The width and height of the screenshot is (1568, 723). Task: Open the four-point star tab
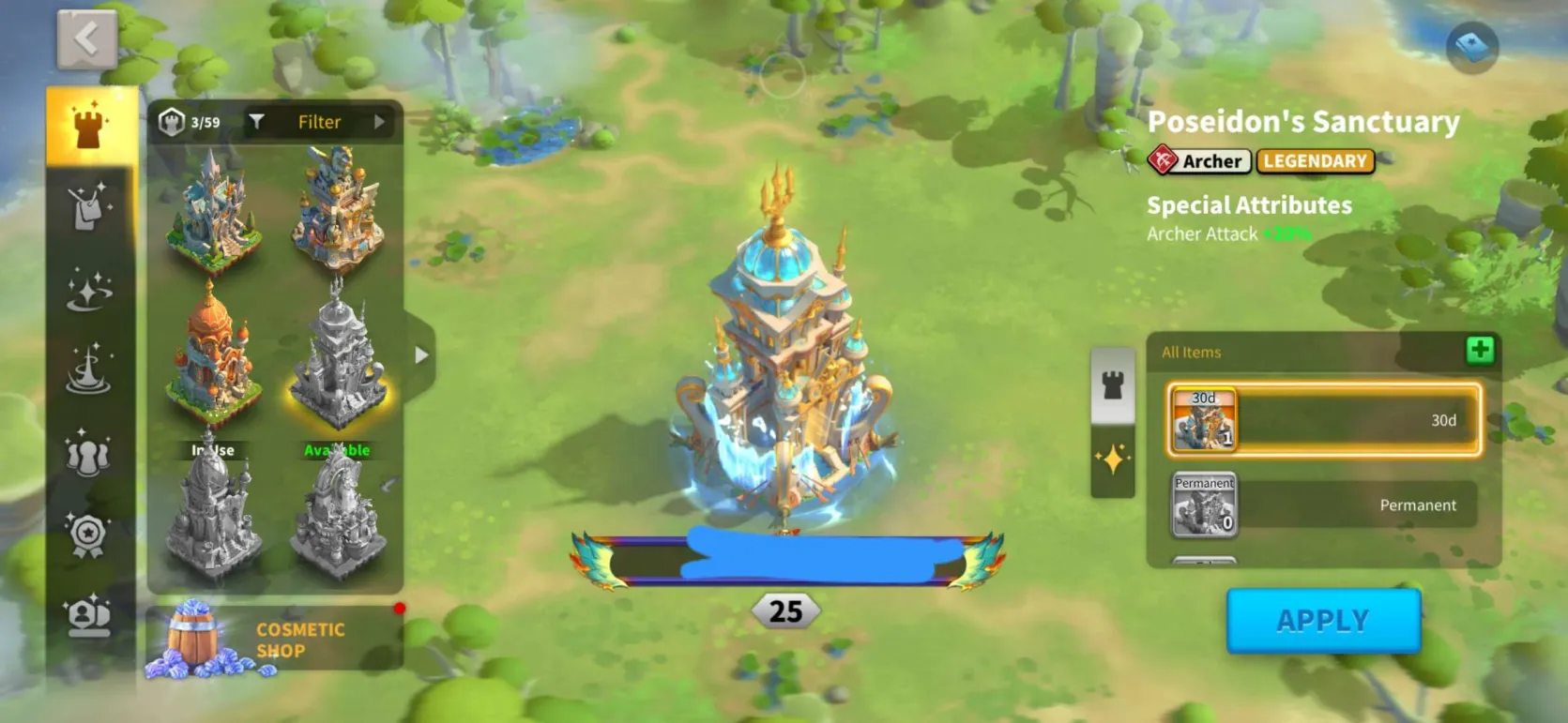point(1112,459)
